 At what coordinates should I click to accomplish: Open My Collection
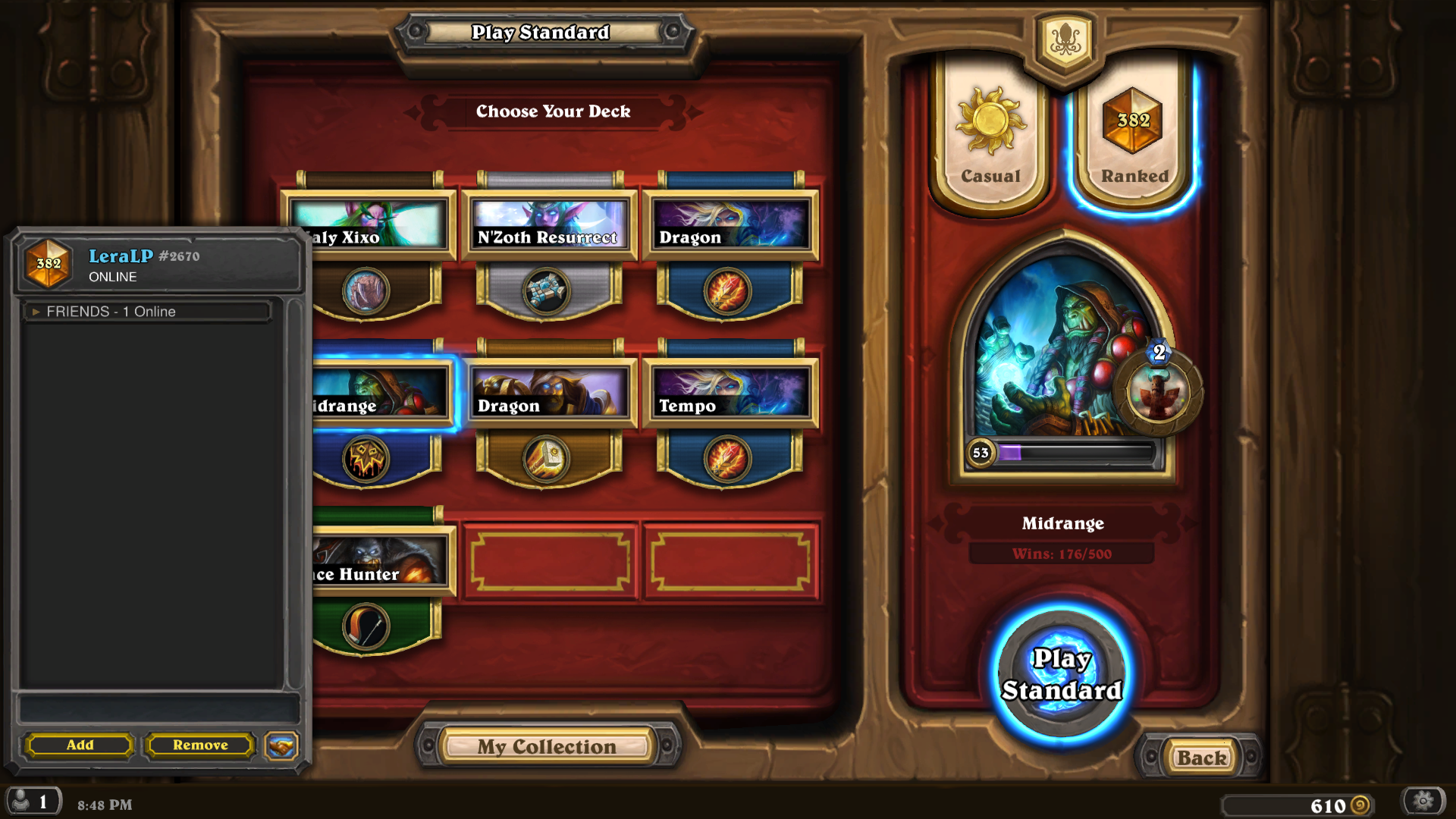[x=548, y=746]
